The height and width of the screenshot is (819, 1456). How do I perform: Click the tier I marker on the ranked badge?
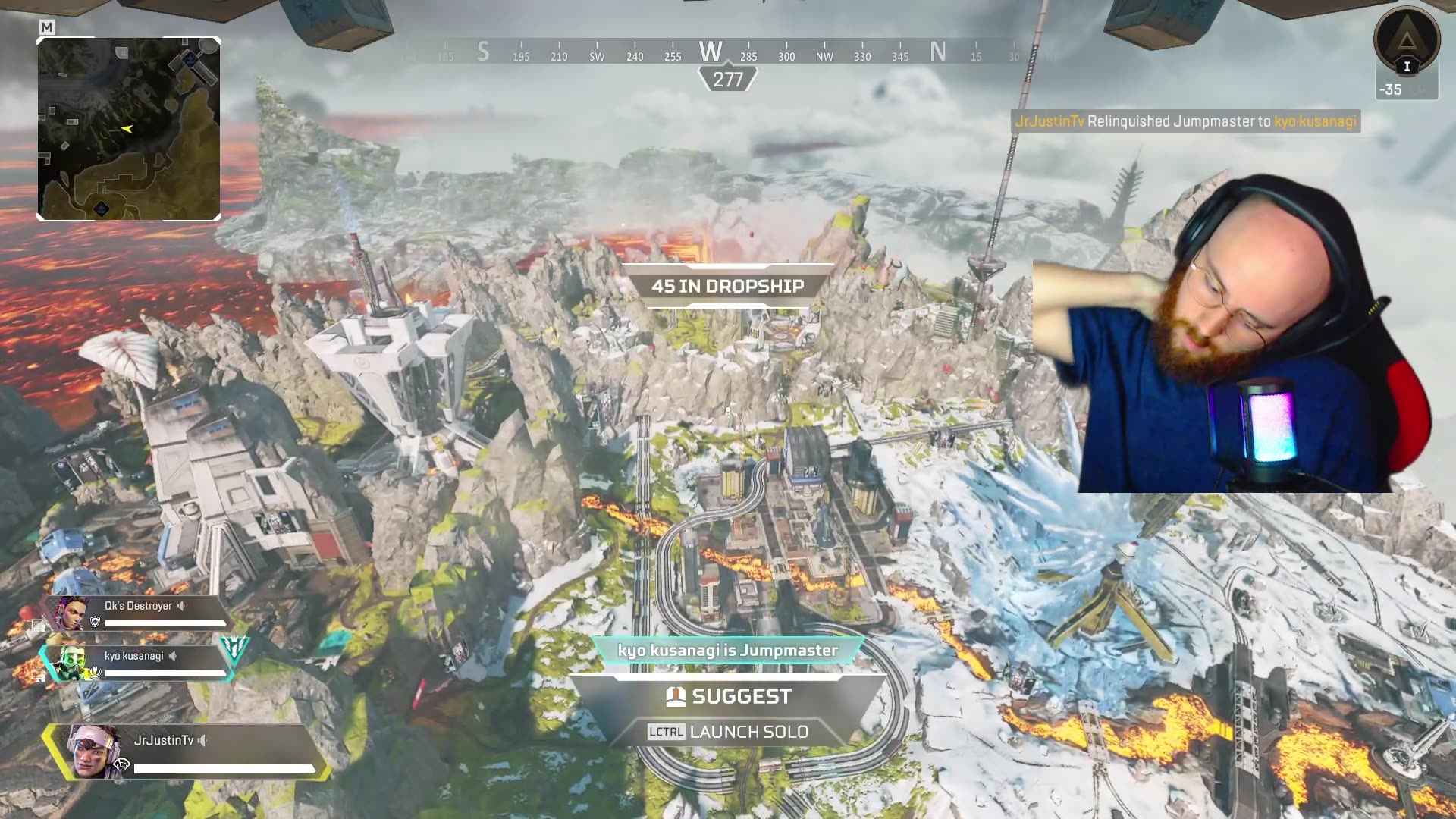click(1407, 66)
